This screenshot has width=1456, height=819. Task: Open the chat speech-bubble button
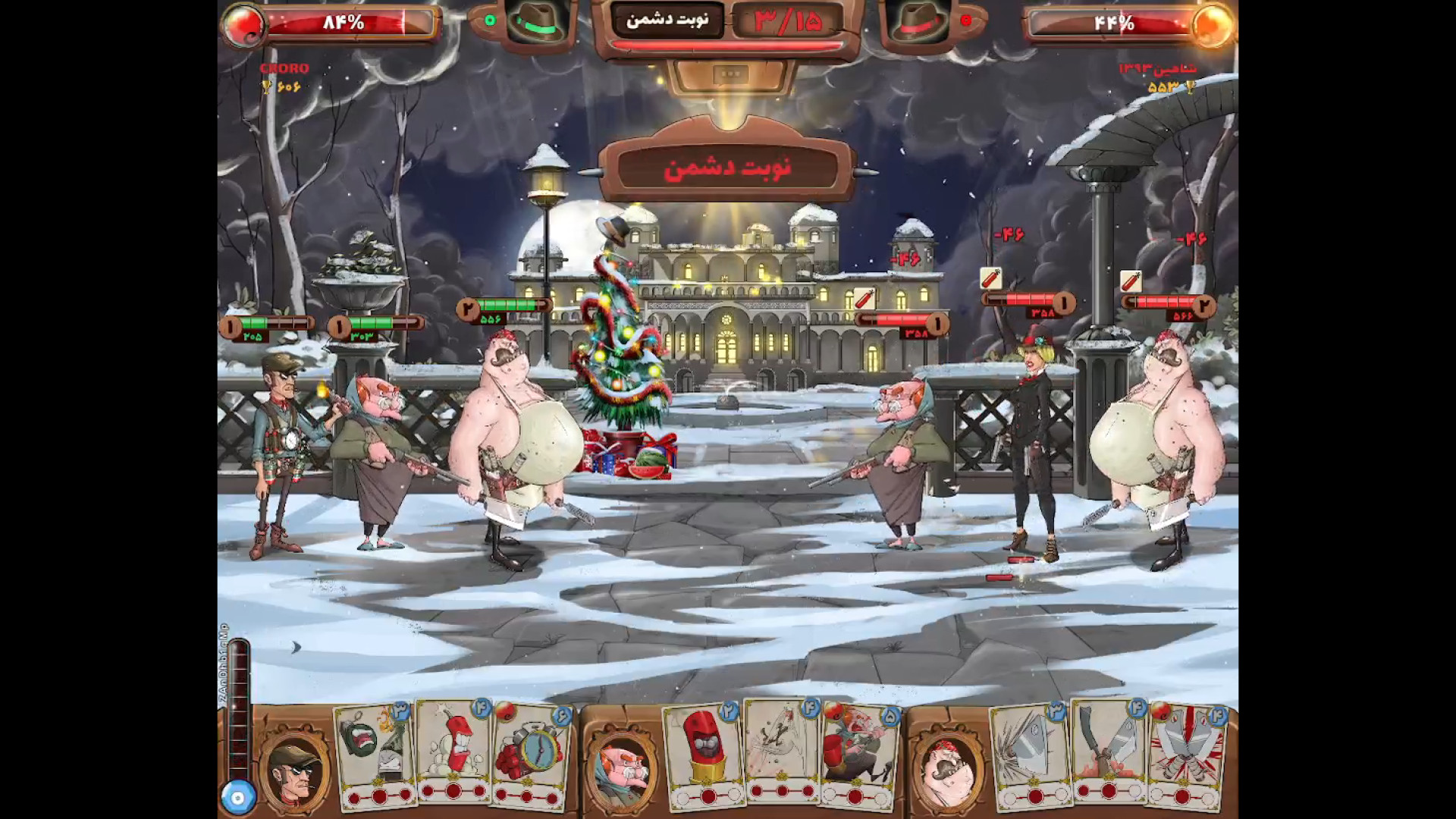[730, 74]
